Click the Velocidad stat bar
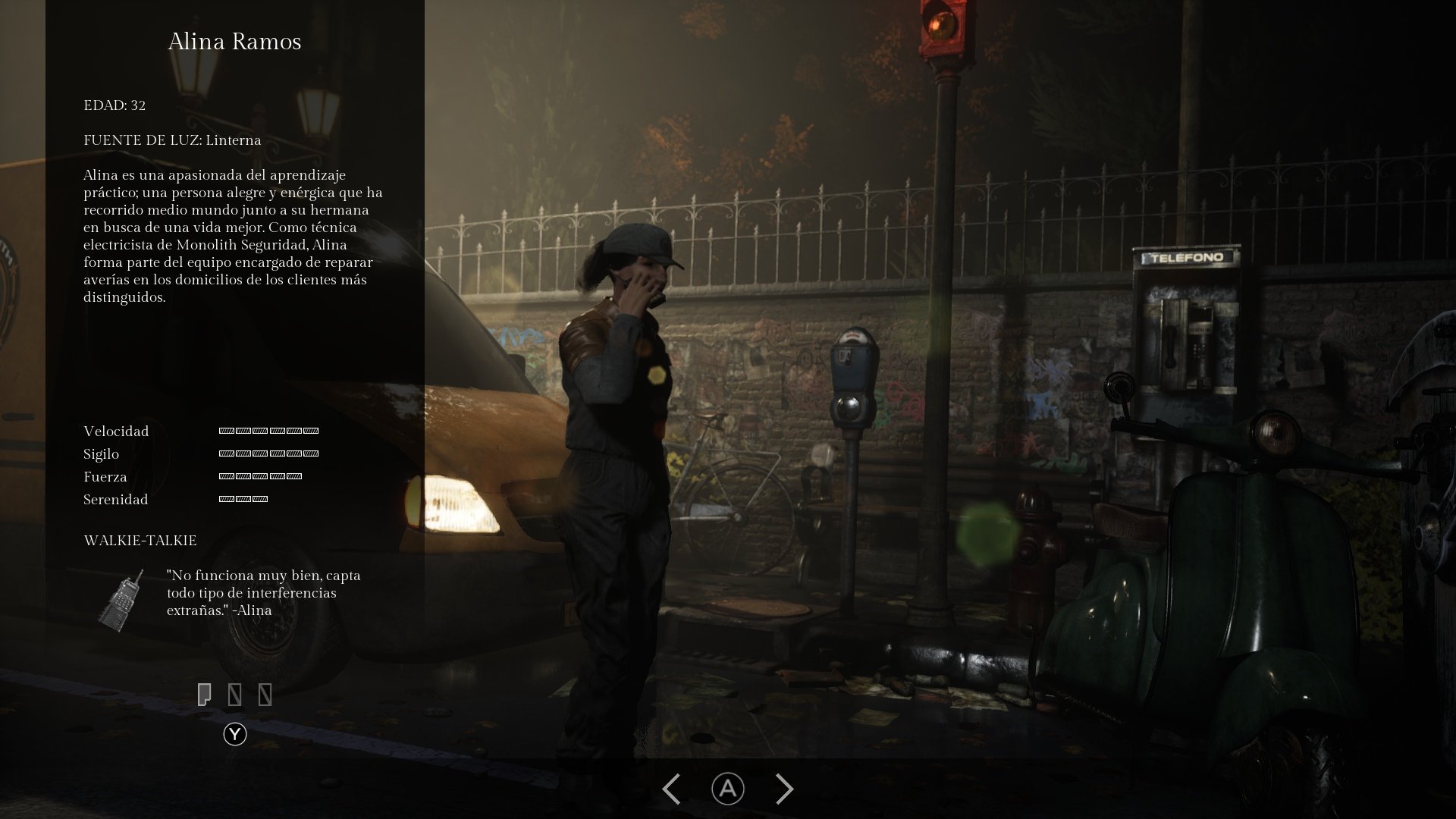Screen dimensions: 1456x819 (x=269, y=431)
